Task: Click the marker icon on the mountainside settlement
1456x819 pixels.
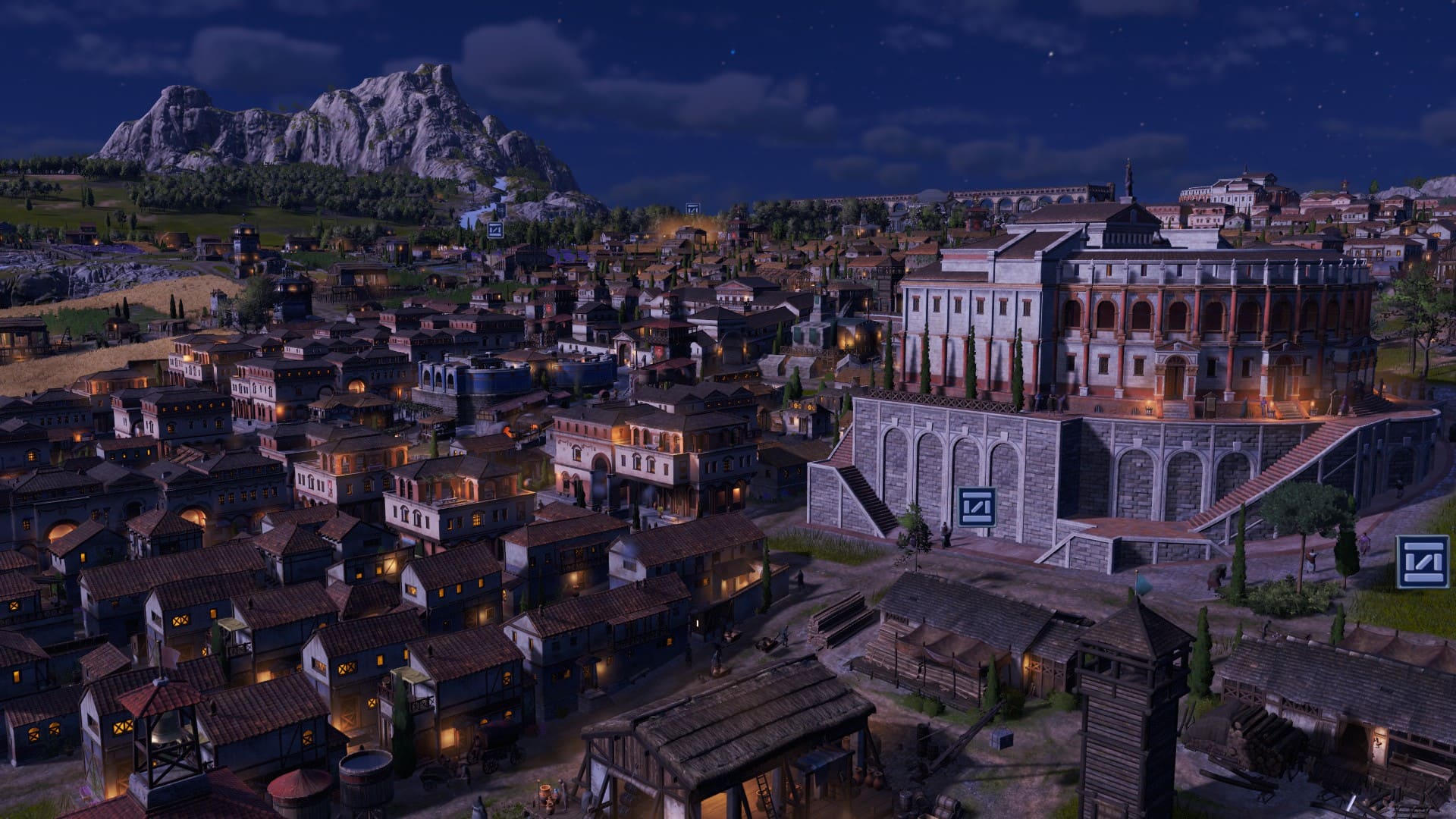Action: click(496, 230)
